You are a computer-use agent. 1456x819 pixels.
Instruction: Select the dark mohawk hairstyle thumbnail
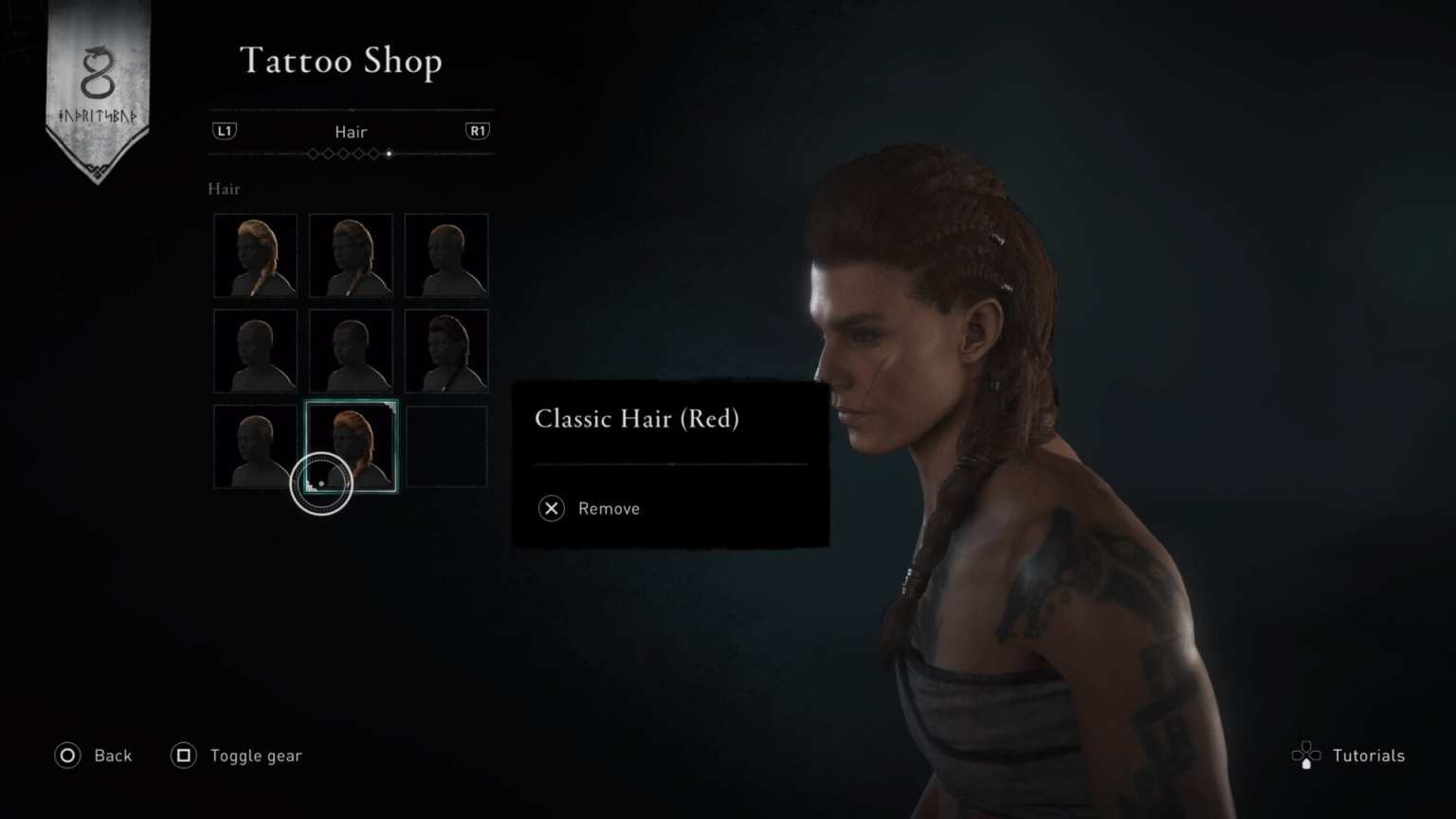(x=446, y=349)
